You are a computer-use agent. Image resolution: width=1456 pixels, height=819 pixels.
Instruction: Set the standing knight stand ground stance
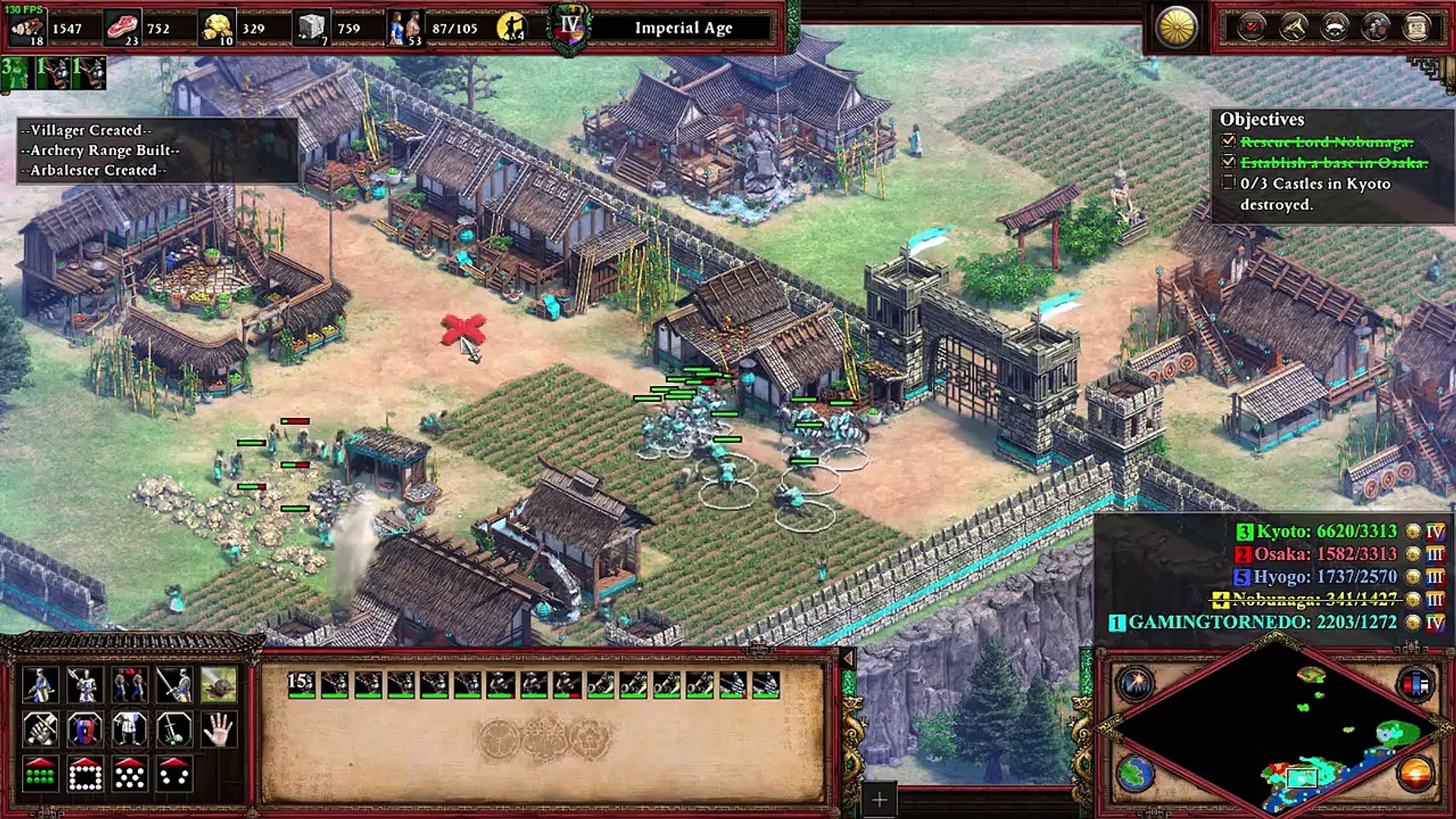pos(130,730)
